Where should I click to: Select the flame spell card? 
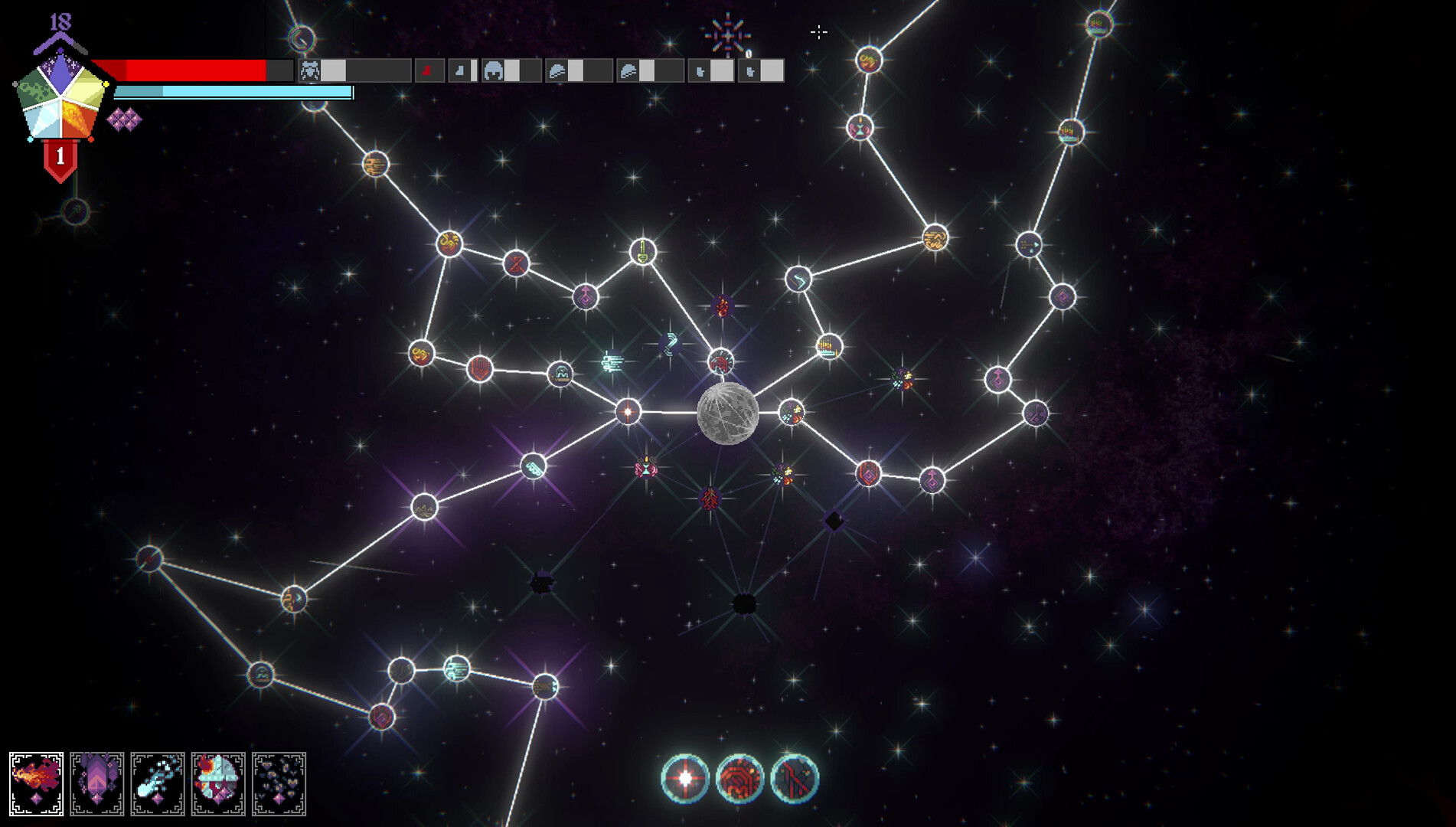37,783
